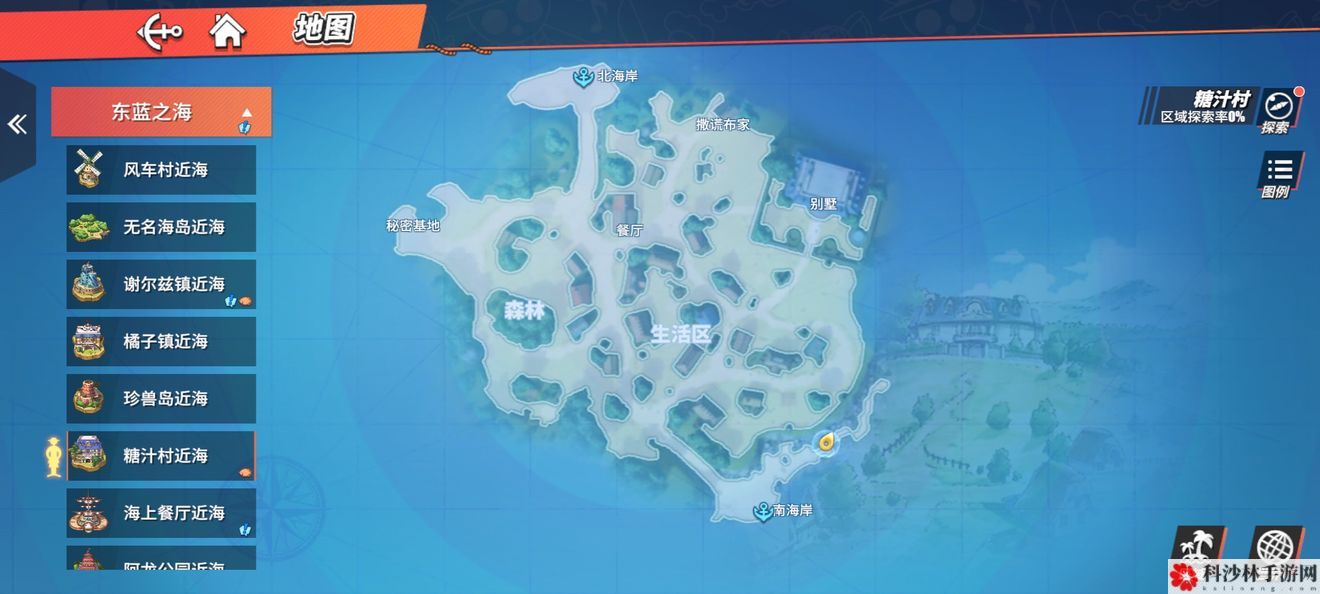This screenshot has width=1320, height=594.
Task: Go back using the anchor icon
Action: click(x=160, y=31)
